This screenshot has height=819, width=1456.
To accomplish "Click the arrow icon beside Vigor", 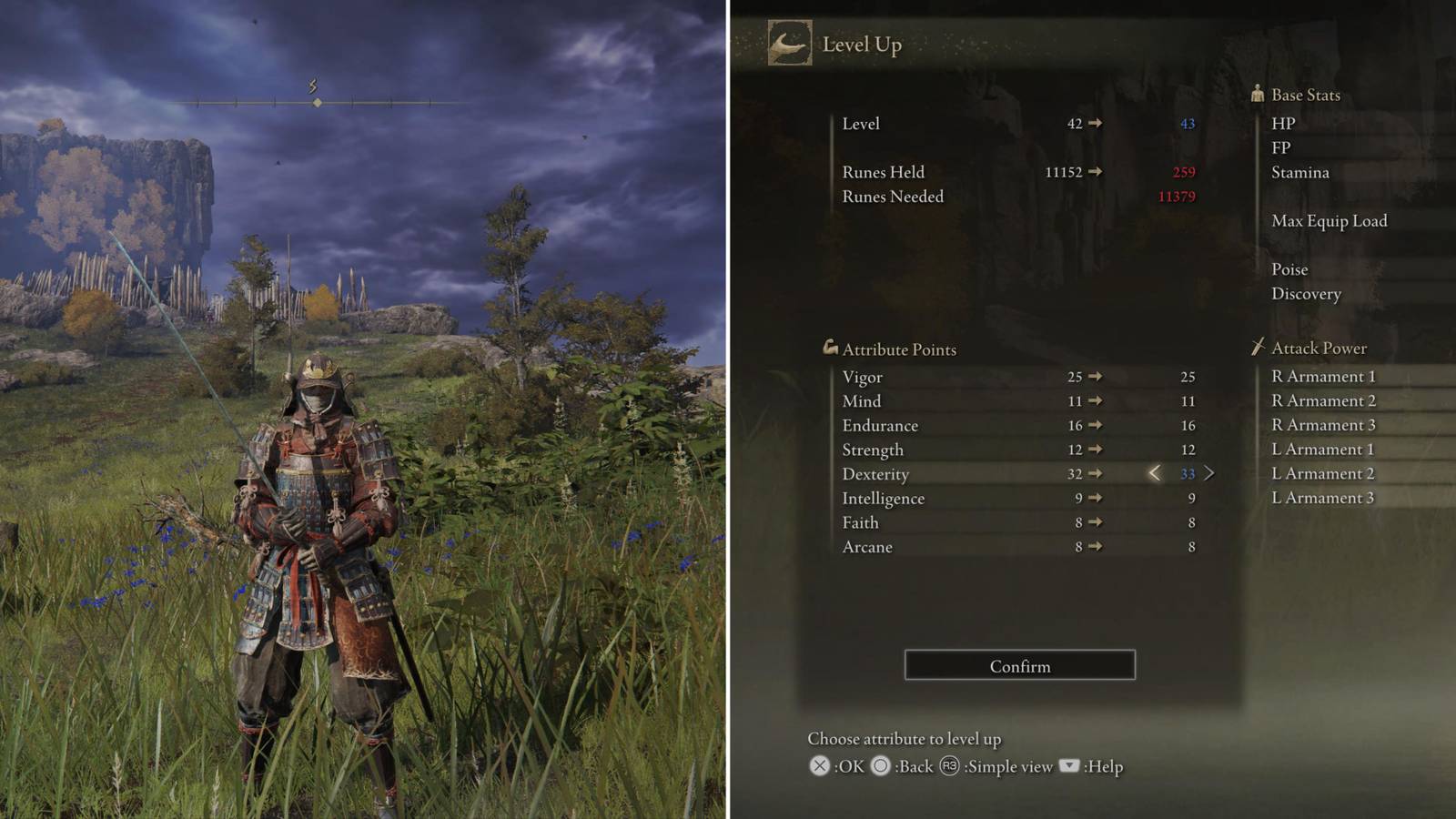I will [x=1096, y=376].
